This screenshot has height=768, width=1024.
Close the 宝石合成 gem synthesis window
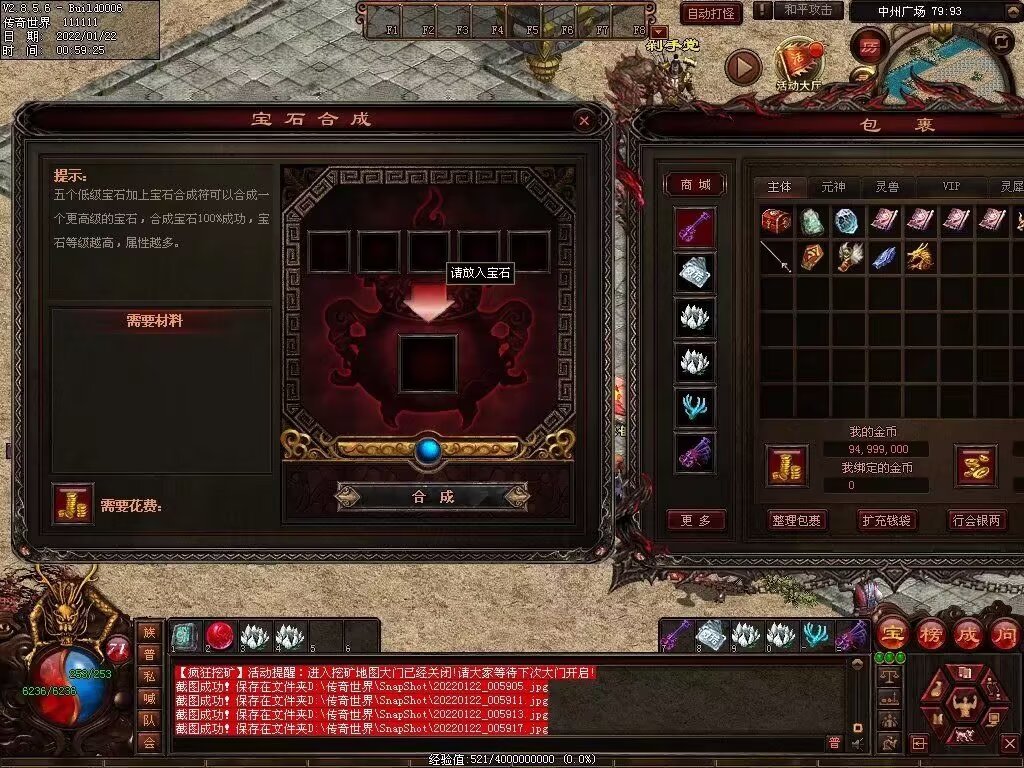[584, 121]
